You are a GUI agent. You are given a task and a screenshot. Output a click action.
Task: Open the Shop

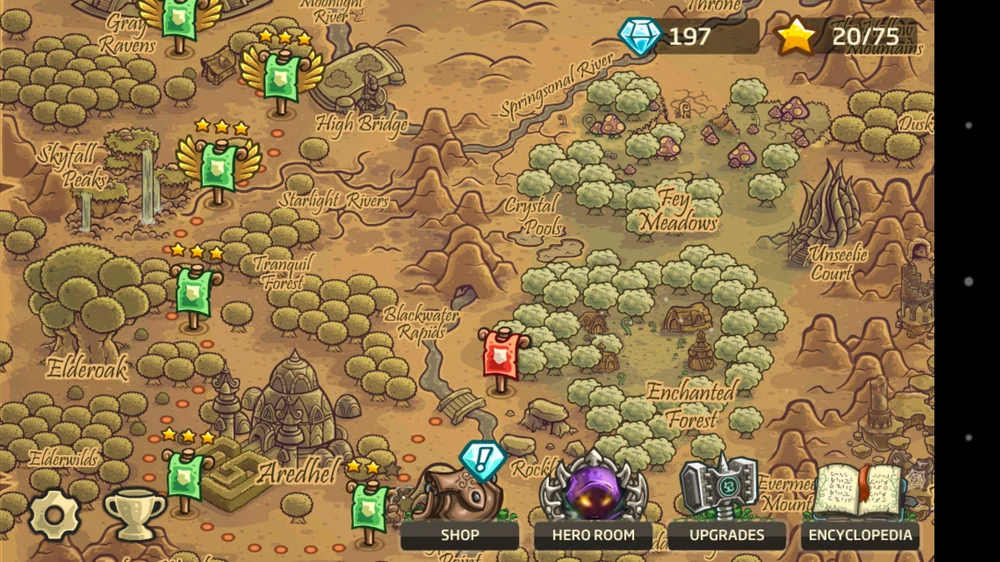(459, 533)
